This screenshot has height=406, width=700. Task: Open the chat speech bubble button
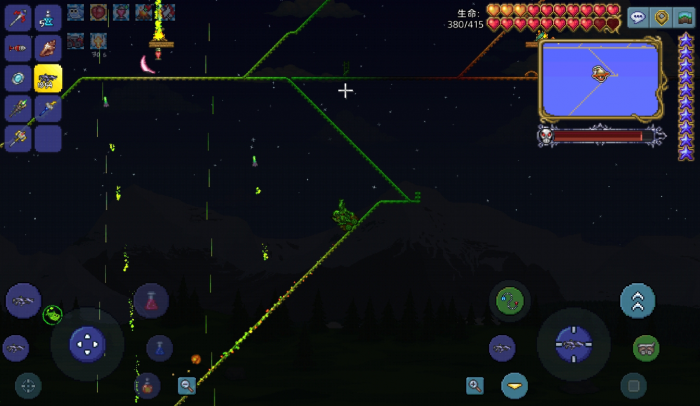pos(638,18)
